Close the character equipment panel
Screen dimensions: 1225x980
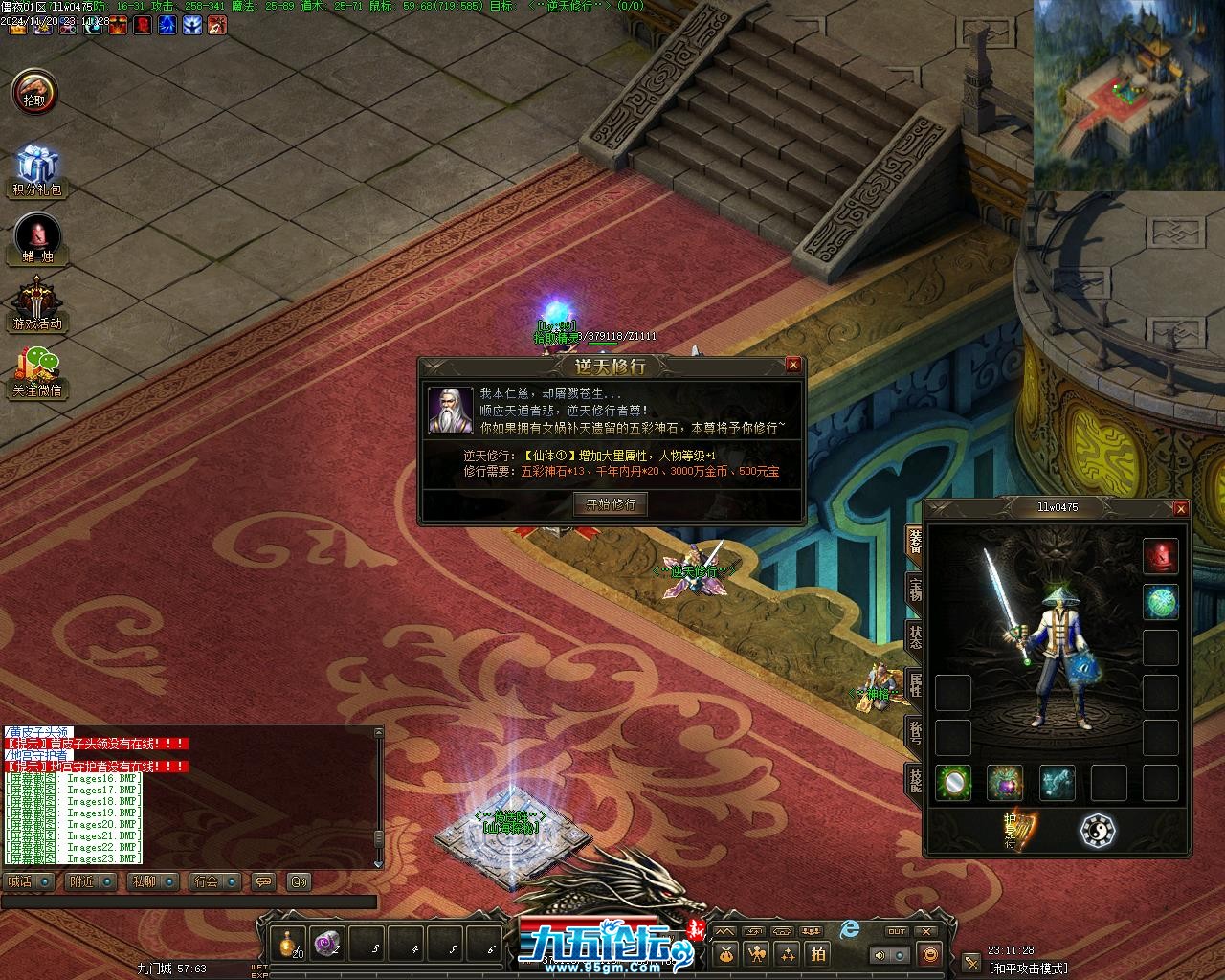(1180, 509)
